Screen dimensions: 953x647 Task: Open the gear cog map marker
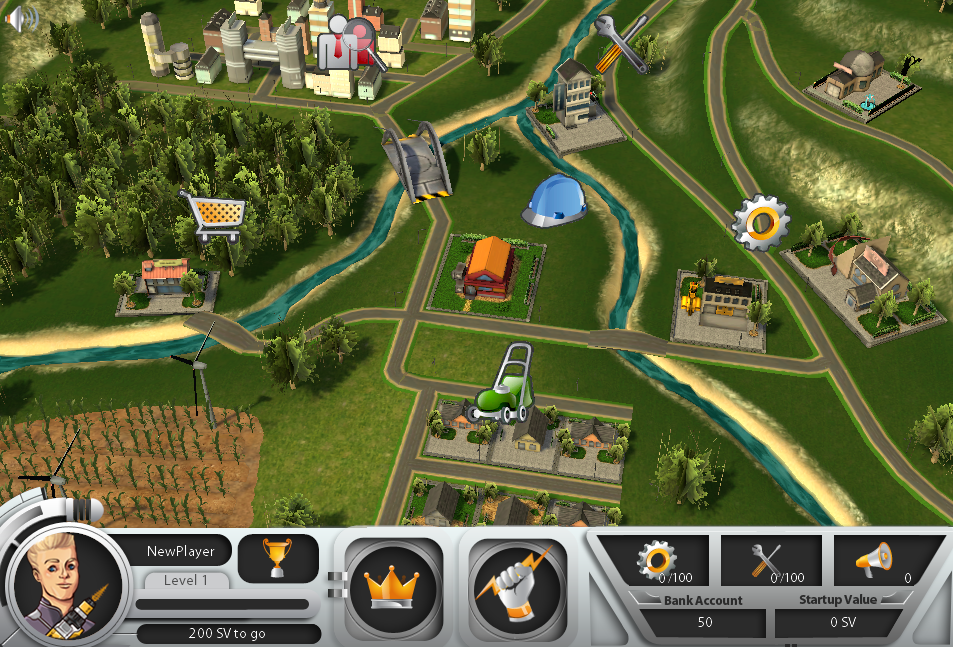761,222
